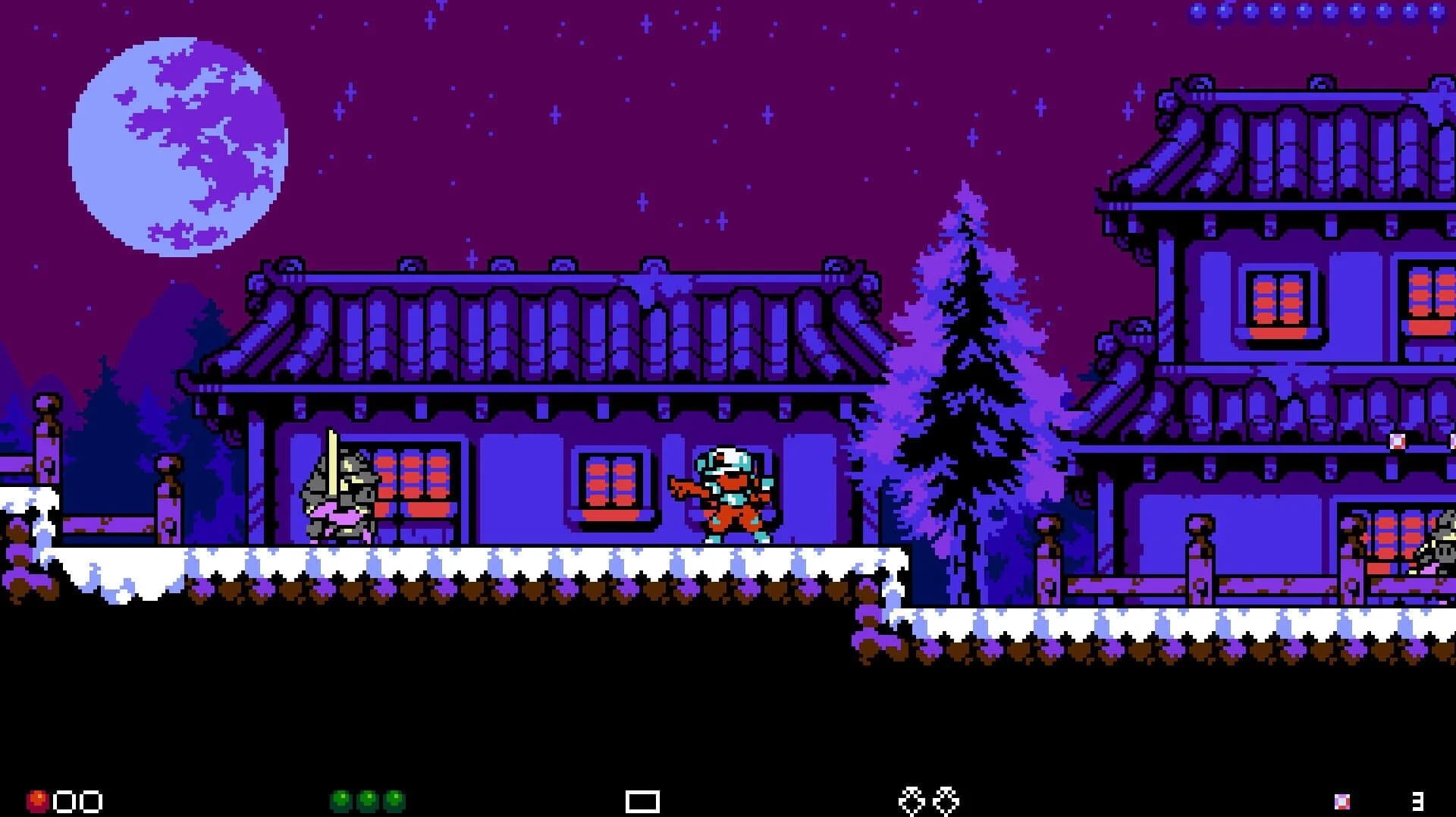Viewport: 1456px width, 817px height.
Task: Click the red-lit window behind the player
Action: (610, 478)
